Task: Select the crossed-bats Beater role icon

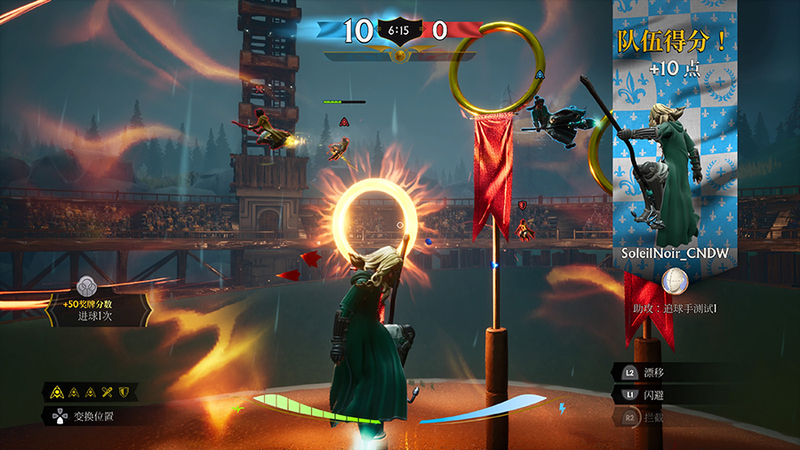Action: click(x=108, y=392)
